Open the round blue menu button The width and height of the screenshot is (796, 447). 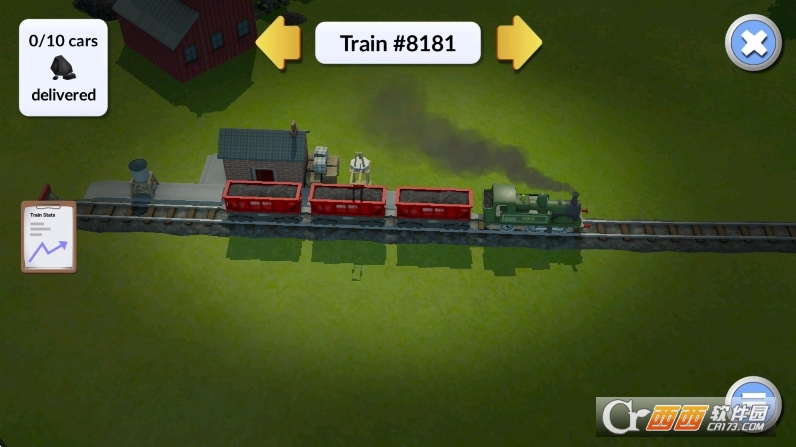(x=753, y=395)
